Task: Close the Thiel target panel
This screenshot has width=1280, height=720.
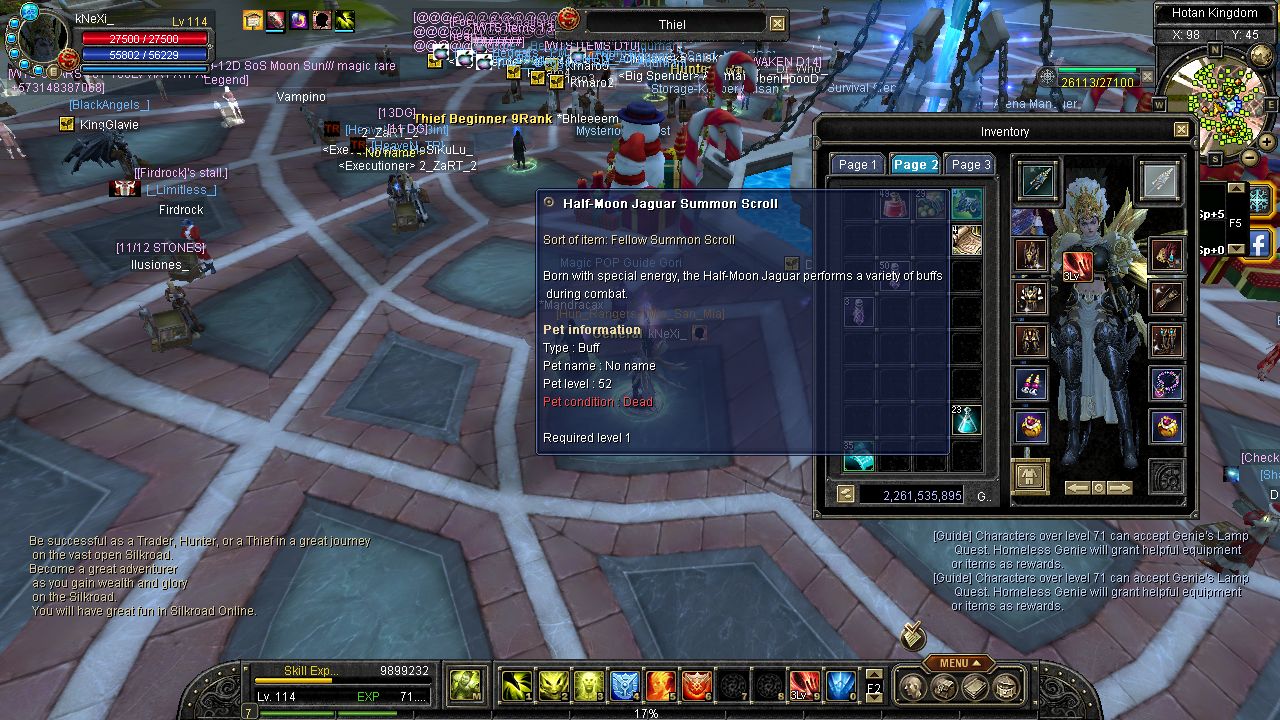Action: tap(777, 23)
